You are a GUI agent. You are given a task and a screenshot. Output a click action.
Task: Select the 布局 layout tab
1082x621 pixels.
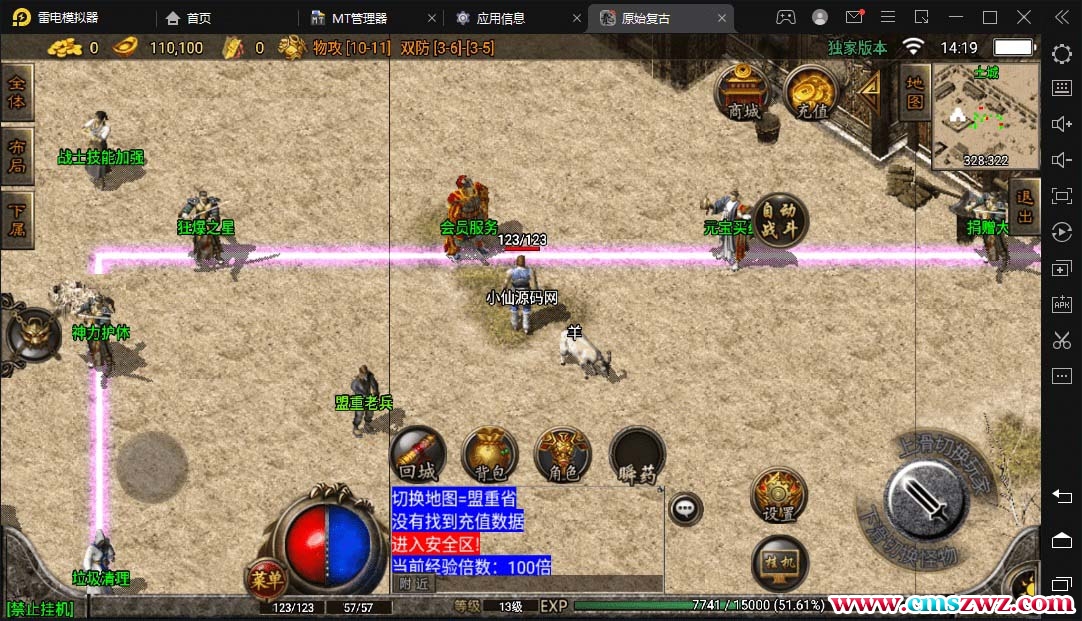coord(17,156)
